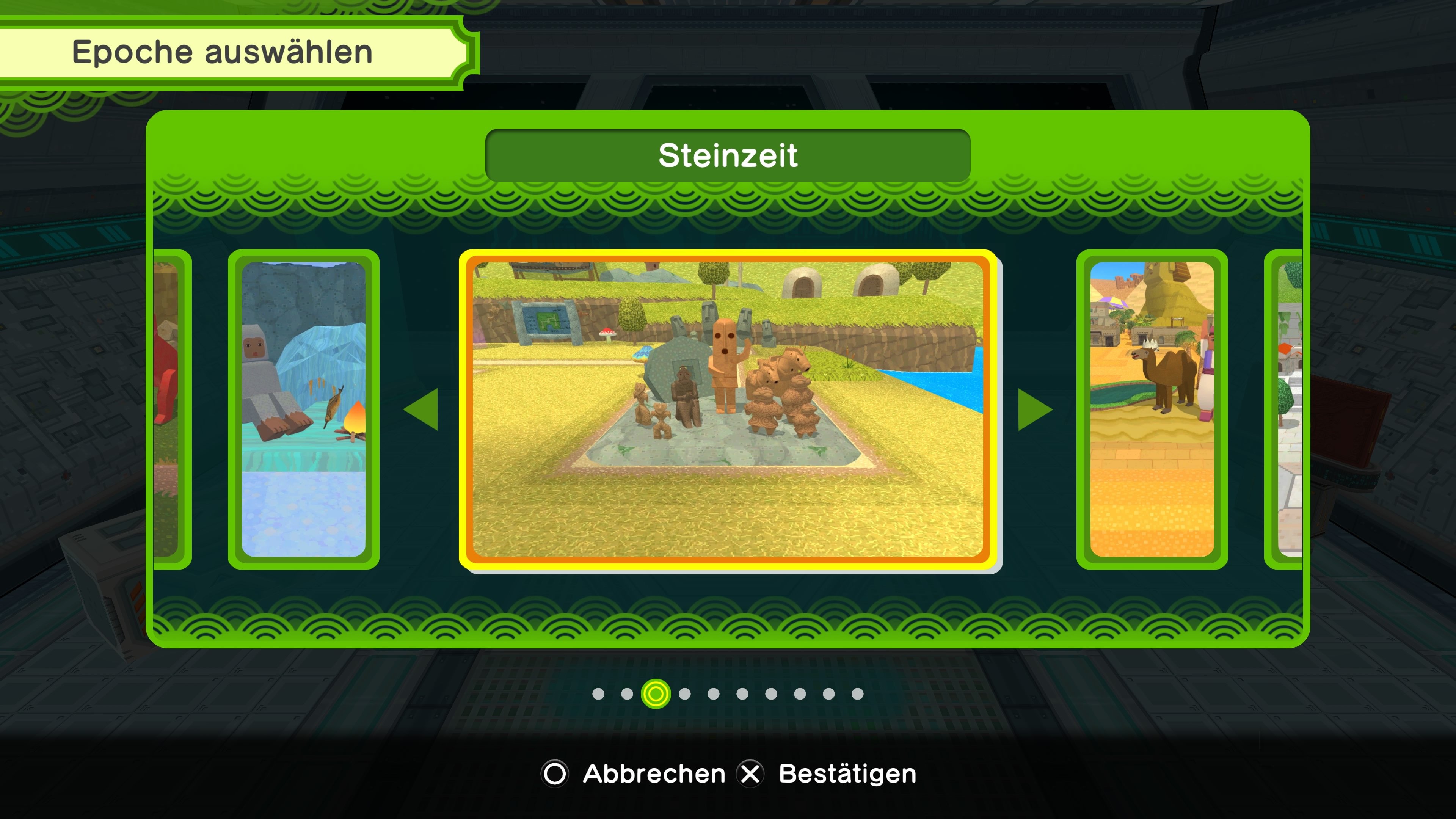
Task: Click the Steinzeit title banner
Action: (x=729, y=157)
